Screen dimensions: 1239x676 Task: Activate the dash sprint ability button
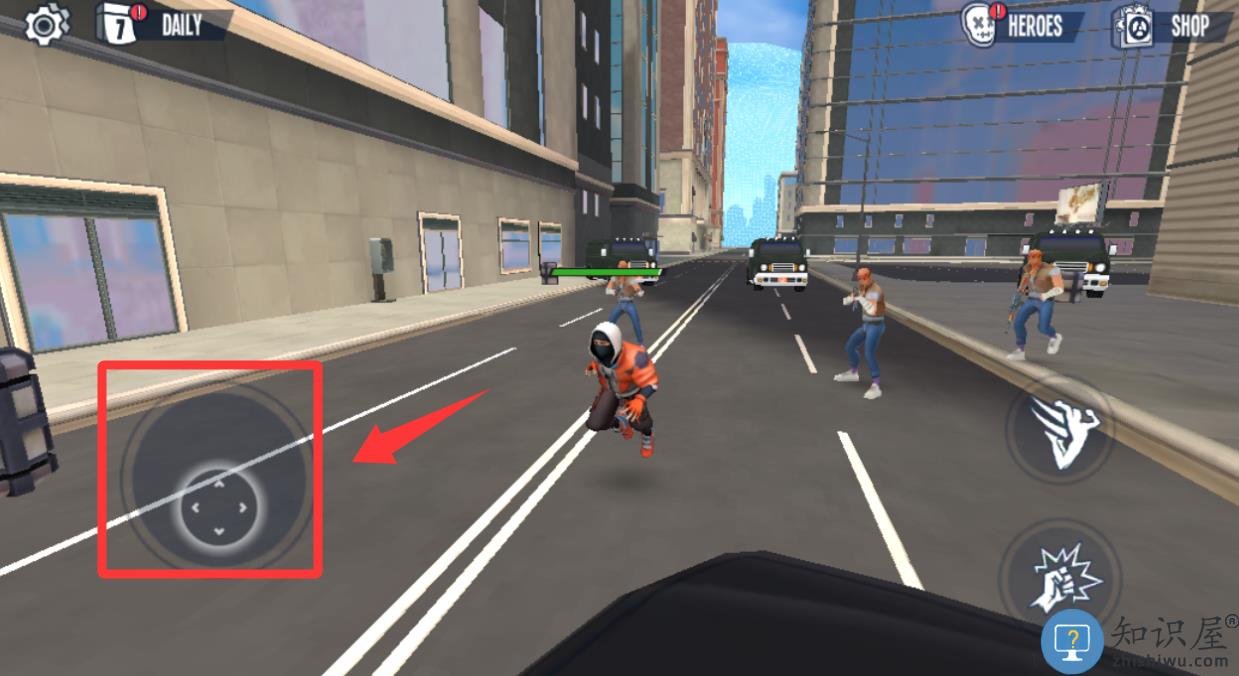pos(1062,433)
